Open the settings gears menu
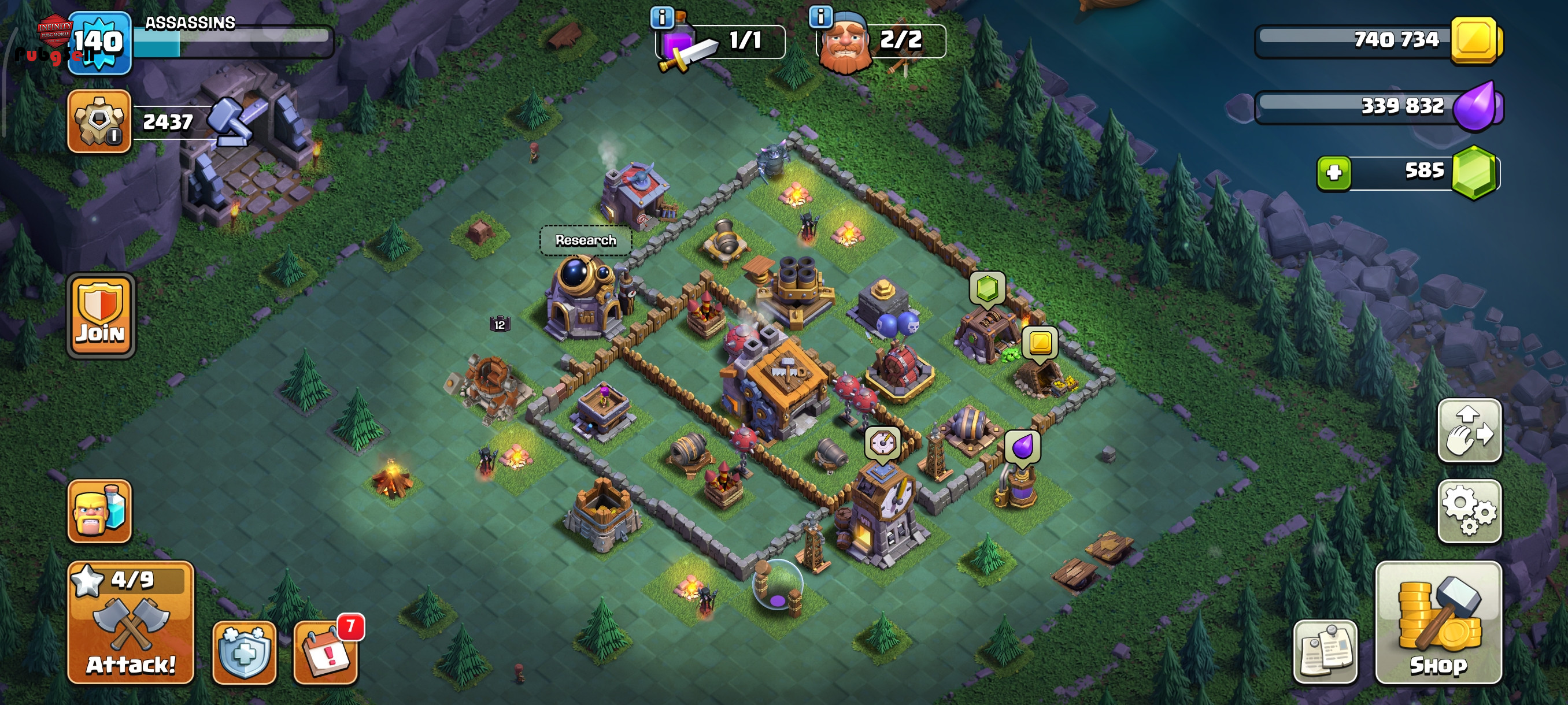This screenshot has width=1568, height=705. pyautogui.click(x=1469, y=511)
